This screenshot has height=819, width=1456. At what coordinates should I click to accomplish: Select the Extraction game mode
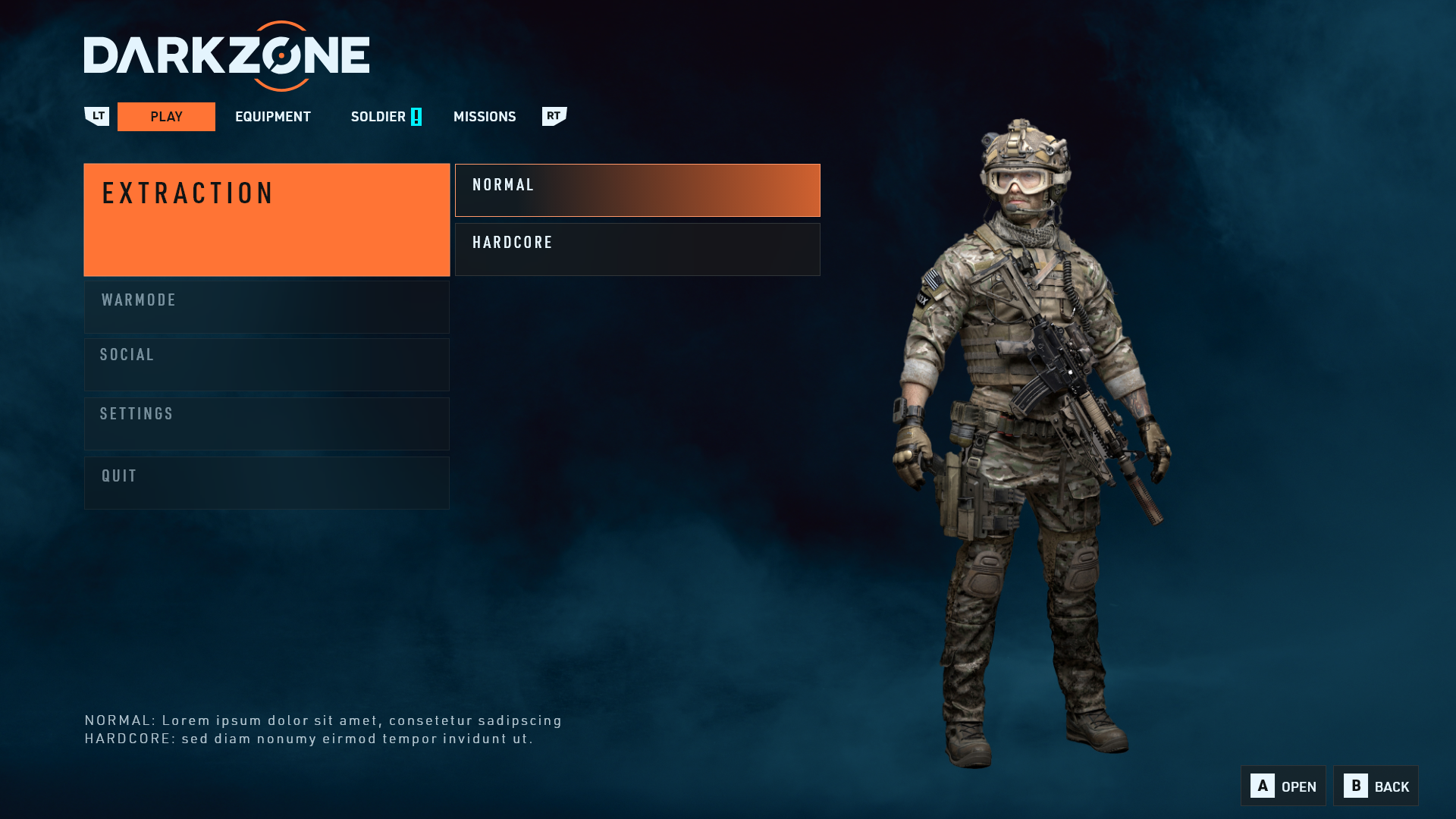coord(266,219)
